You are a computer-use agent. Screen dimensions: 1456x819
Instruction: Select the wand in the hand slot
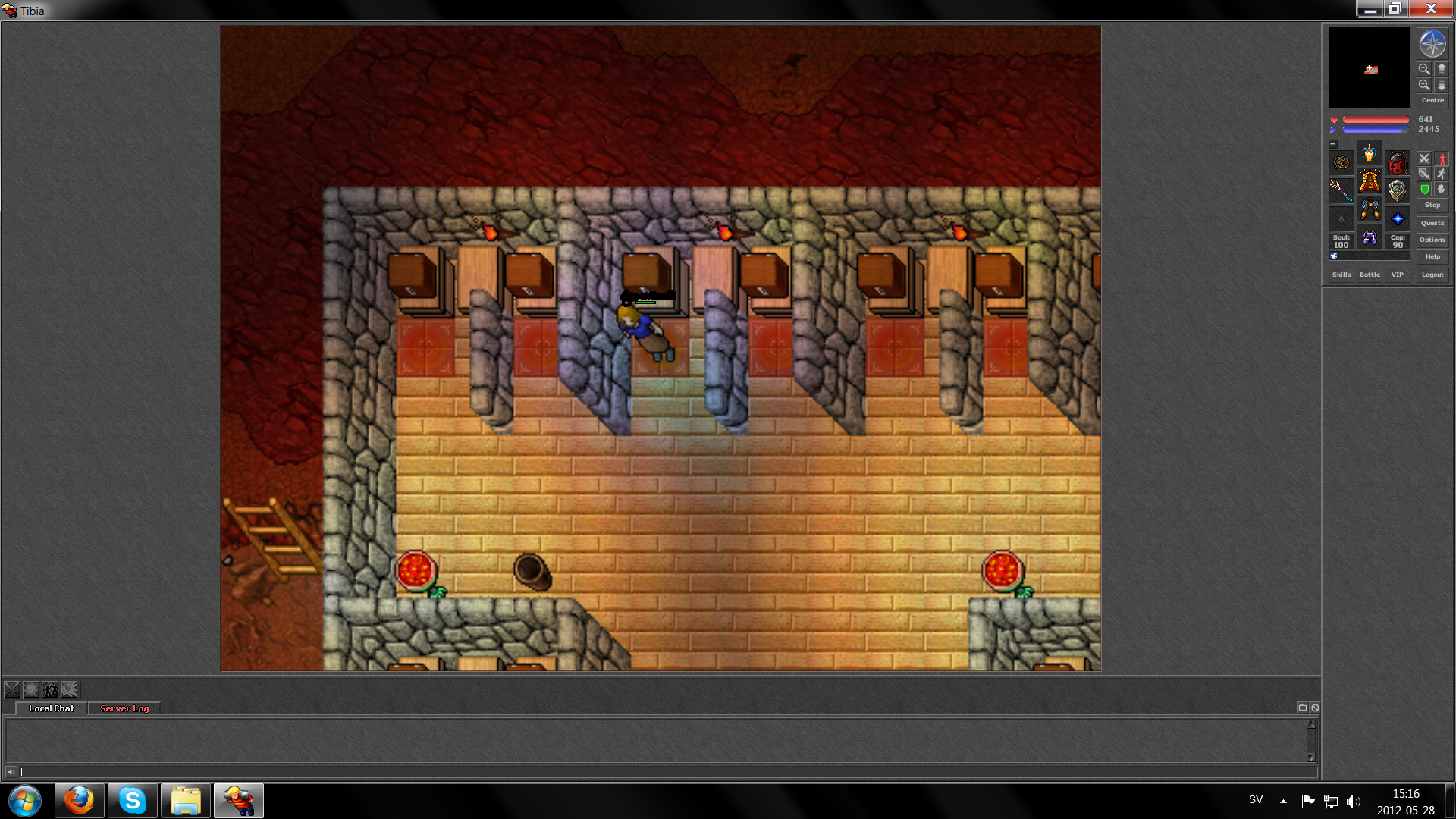tap(1341, 190)
